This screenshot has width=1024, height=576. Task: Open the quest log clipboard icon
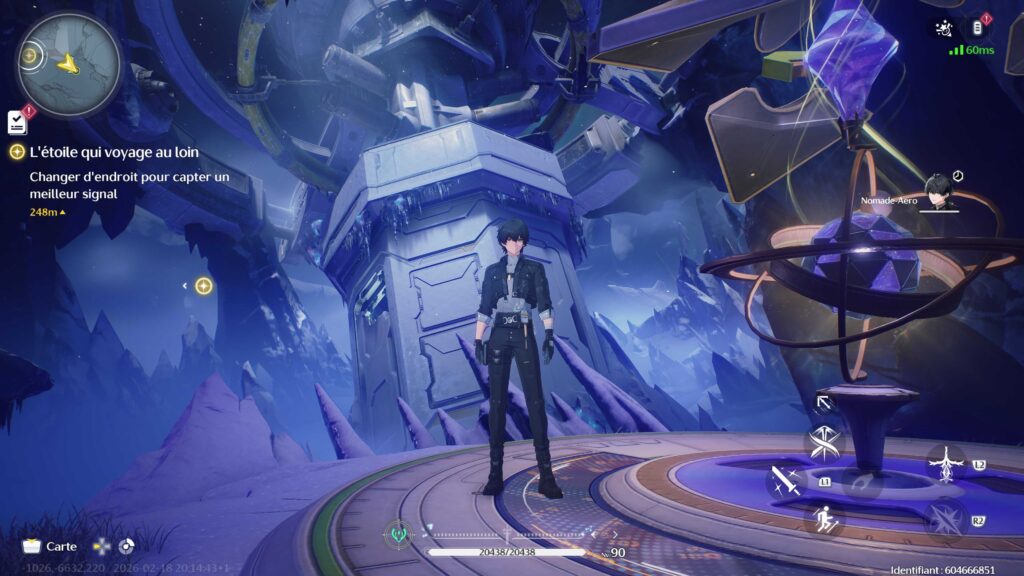tap(17, 122)
